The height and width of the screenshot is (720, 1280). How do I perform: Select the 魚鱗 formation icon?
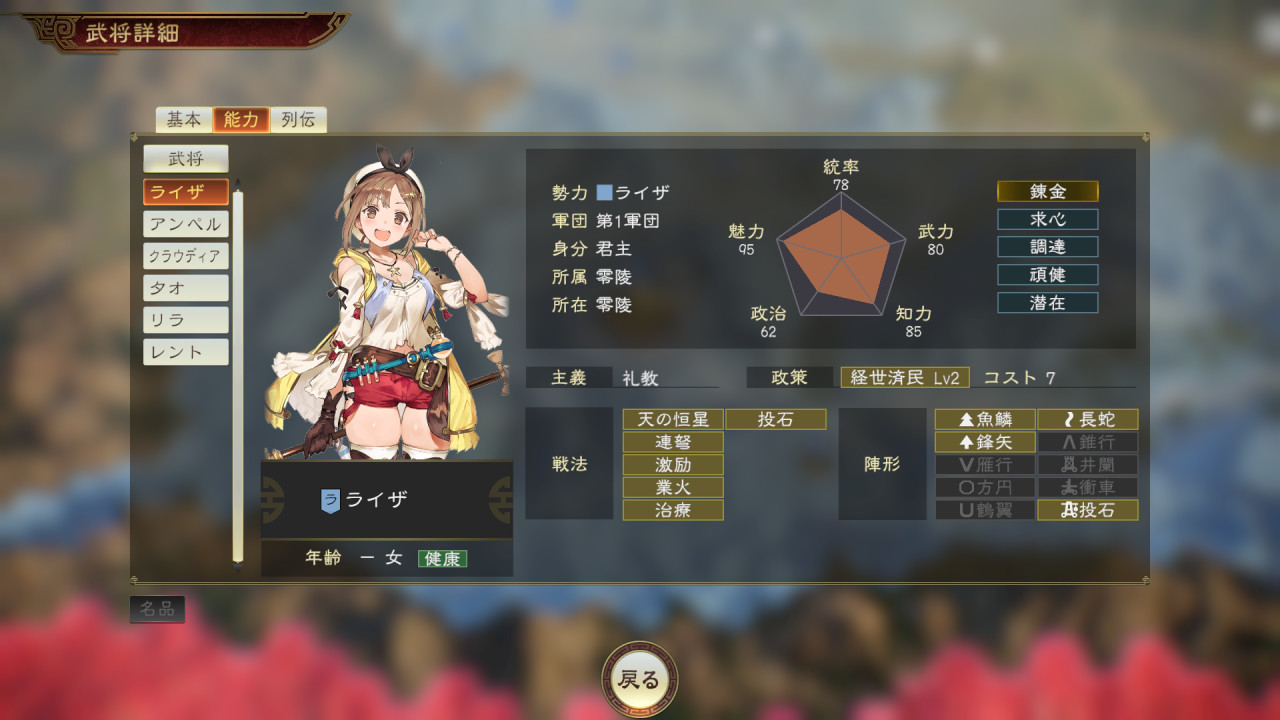point(984,419)
